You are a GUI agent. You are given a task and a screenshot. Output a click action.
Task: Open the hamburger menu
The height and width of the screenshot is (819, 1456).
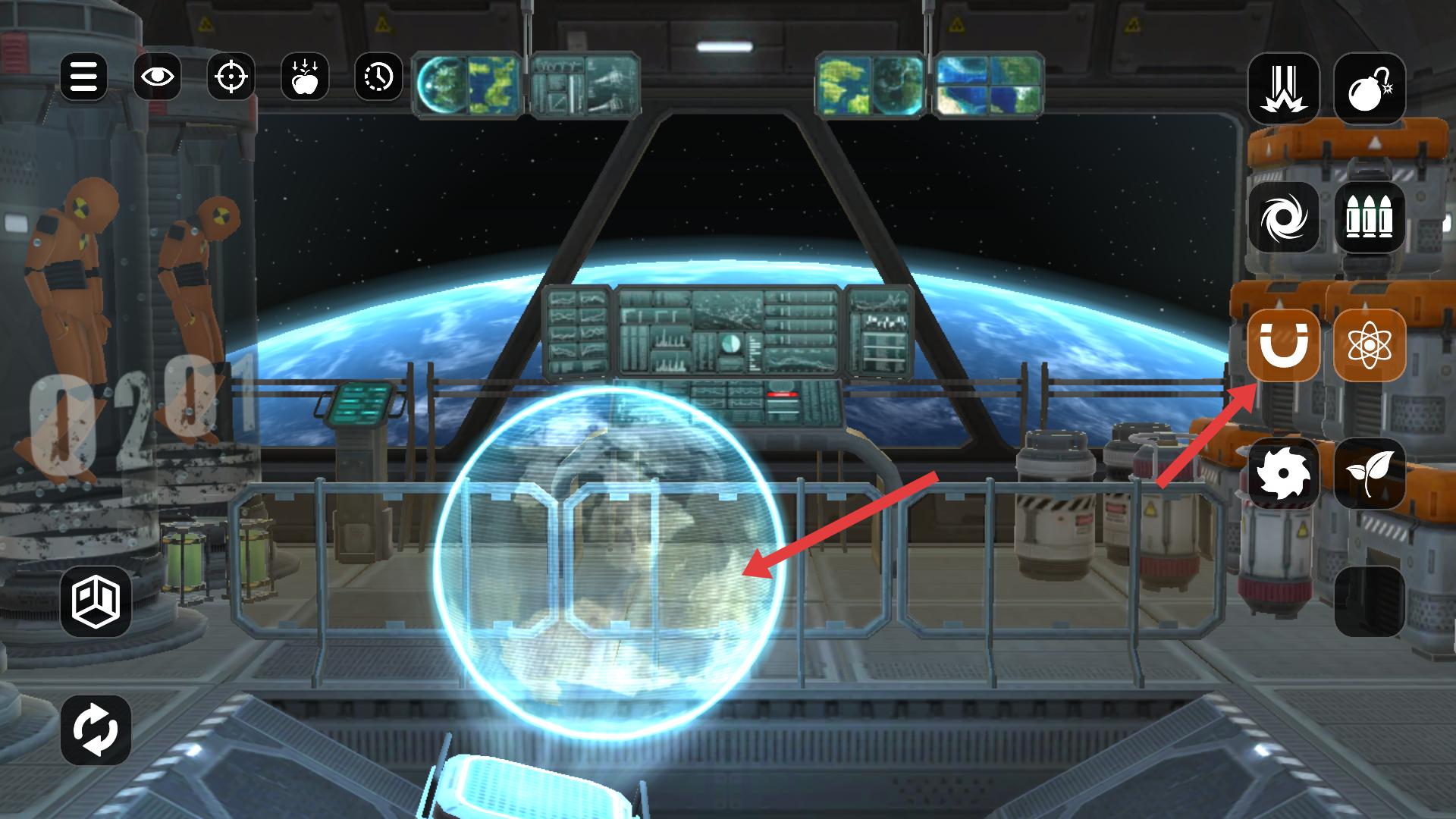pos(83,77)
